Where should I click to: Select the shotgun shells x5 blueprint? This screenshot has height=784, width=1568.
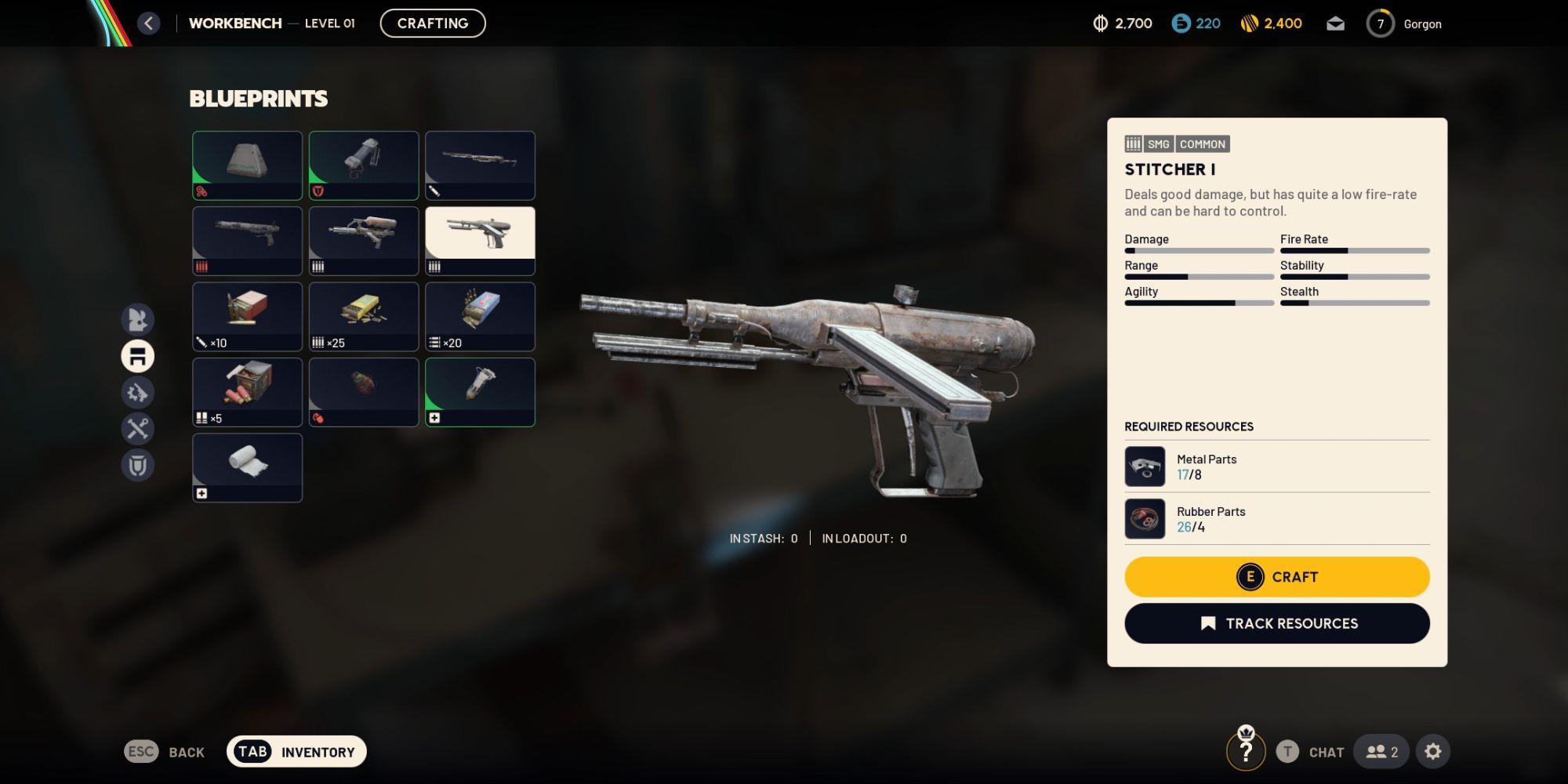click(247, 392)
